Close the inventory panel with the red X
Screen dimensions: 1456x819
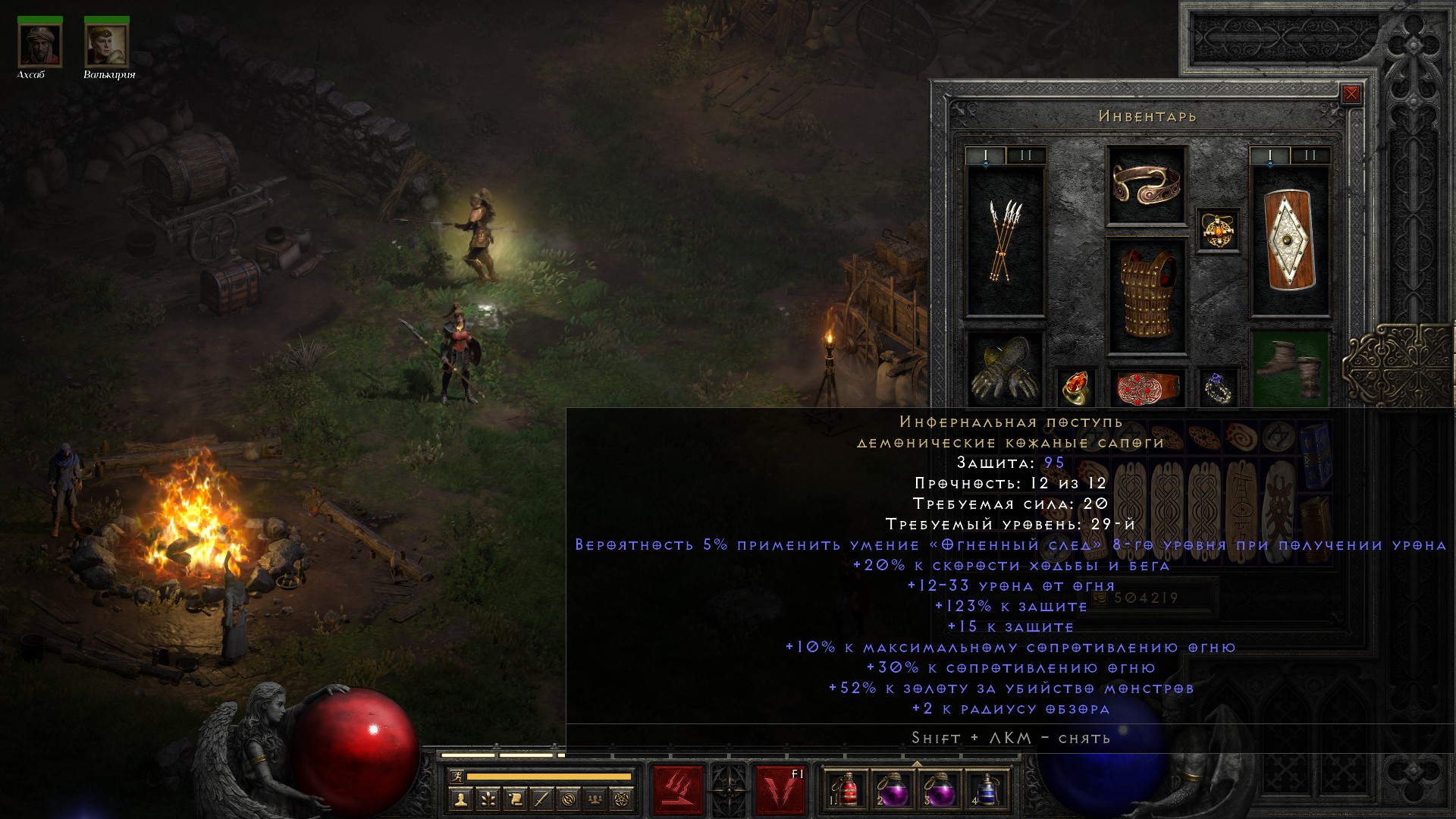(1351, 94)
